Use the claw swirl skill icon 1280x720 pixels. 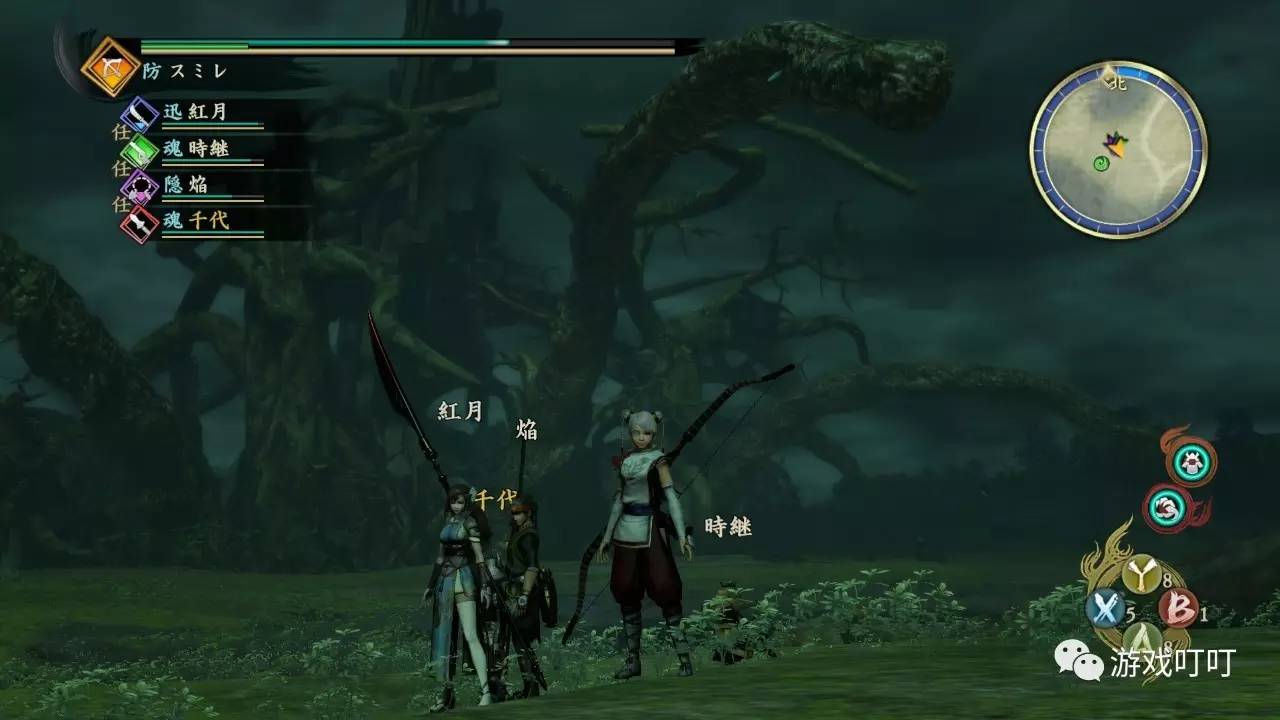pos(1166,508)
